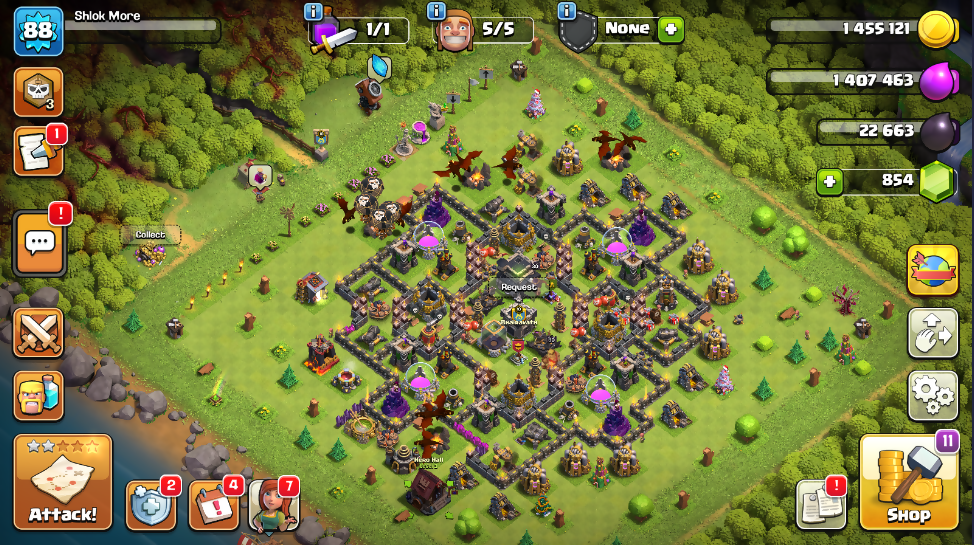Screen dimensions: 974x545
Task: Open the settings gears menu
Action: (932, 394)
